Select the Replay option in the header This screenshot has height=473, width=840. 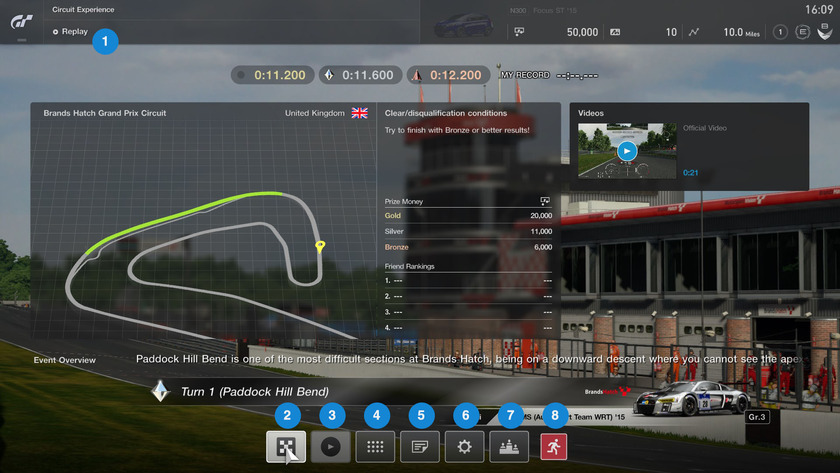(74, 32)
